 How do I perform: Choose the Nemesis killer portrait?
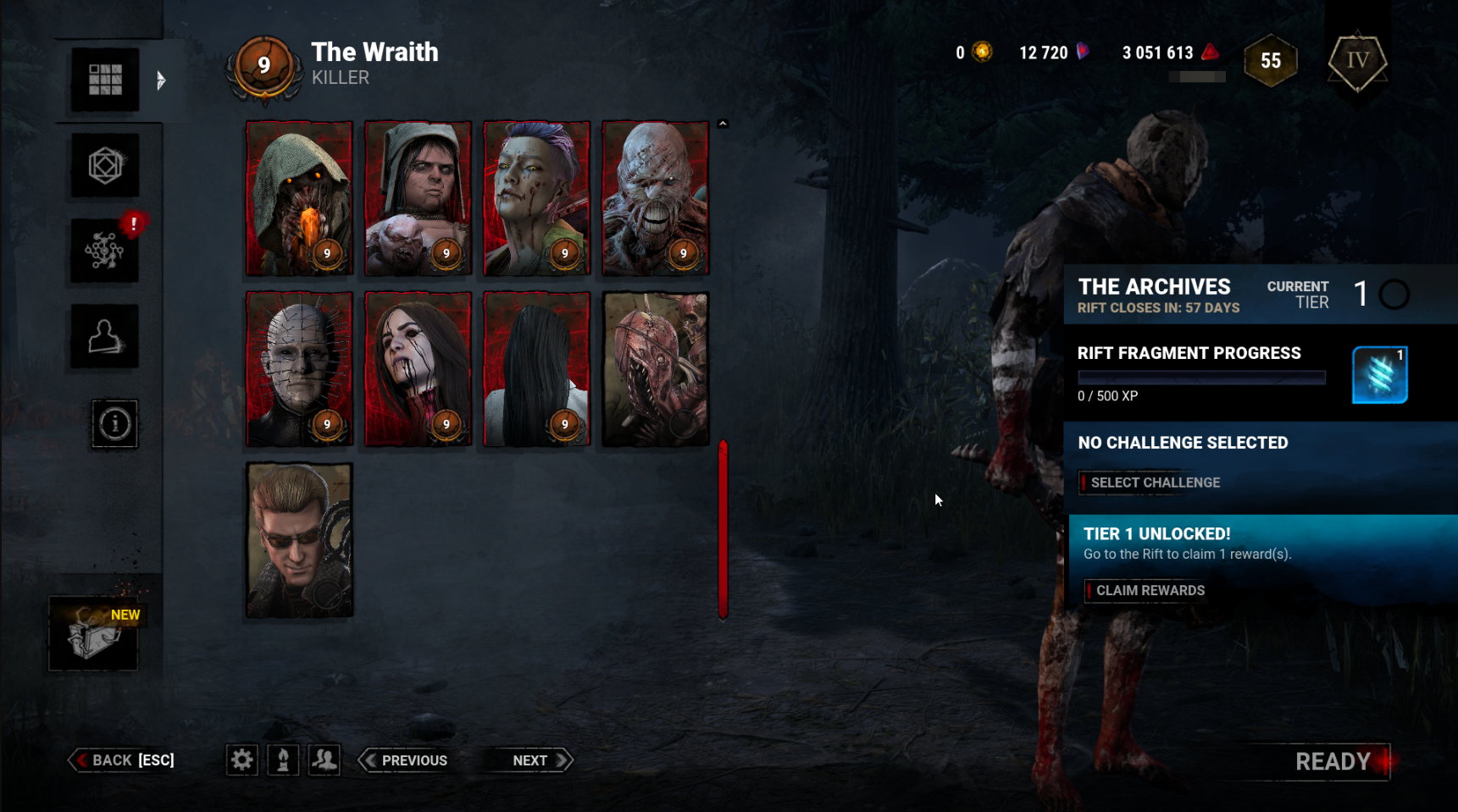(x=655, y=198)
